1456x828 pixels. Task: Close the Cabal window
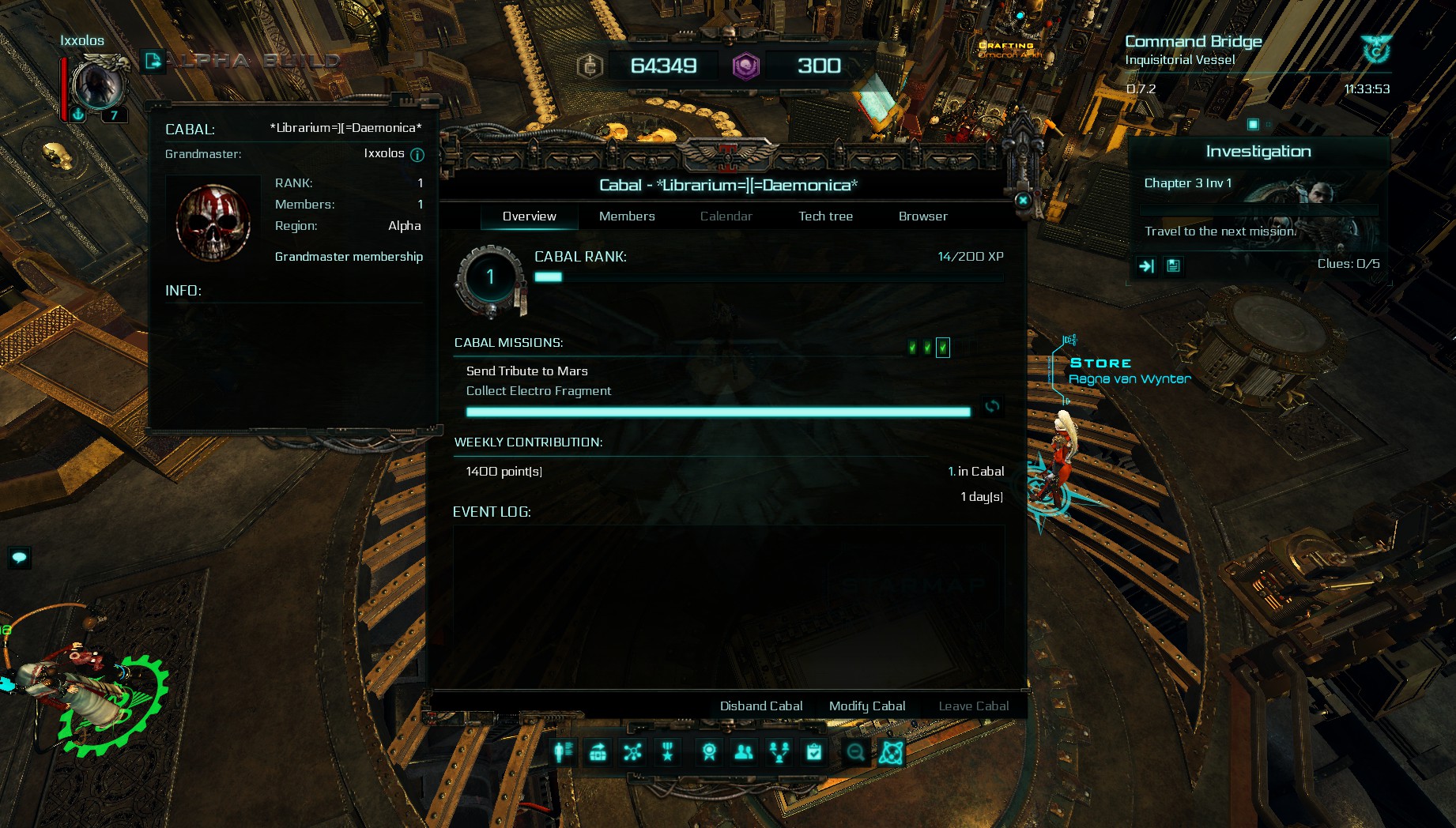click(1023, 201)
